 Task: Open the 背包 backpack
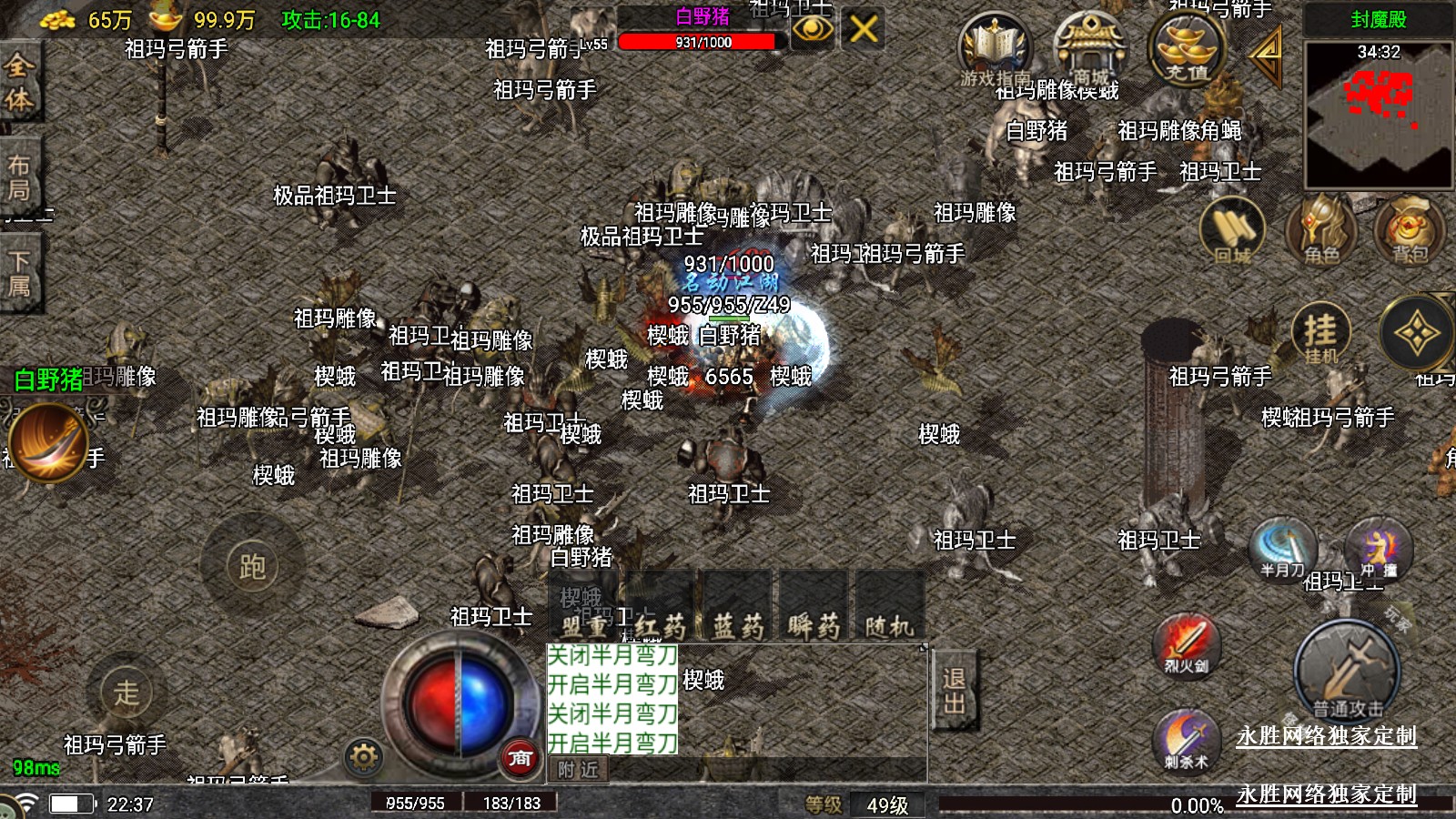pos(1409,230)
